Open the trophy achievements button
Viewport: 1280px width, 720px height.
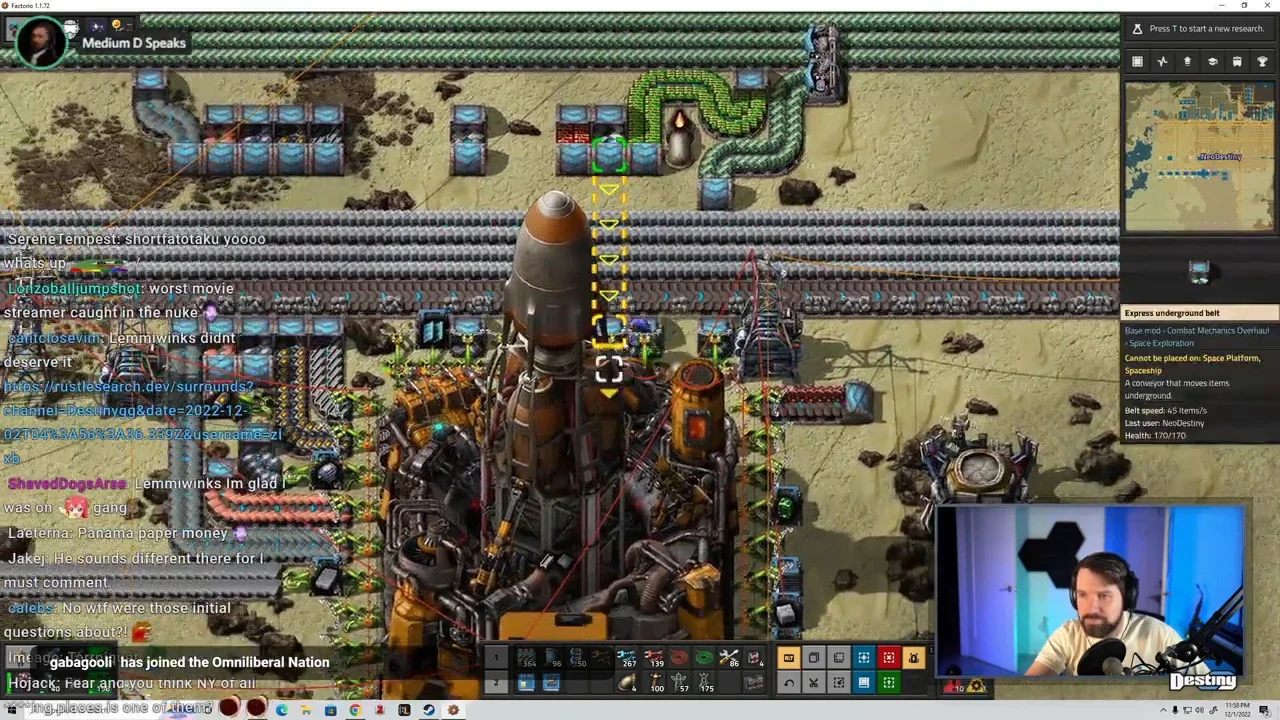[x=1262, y=62]
